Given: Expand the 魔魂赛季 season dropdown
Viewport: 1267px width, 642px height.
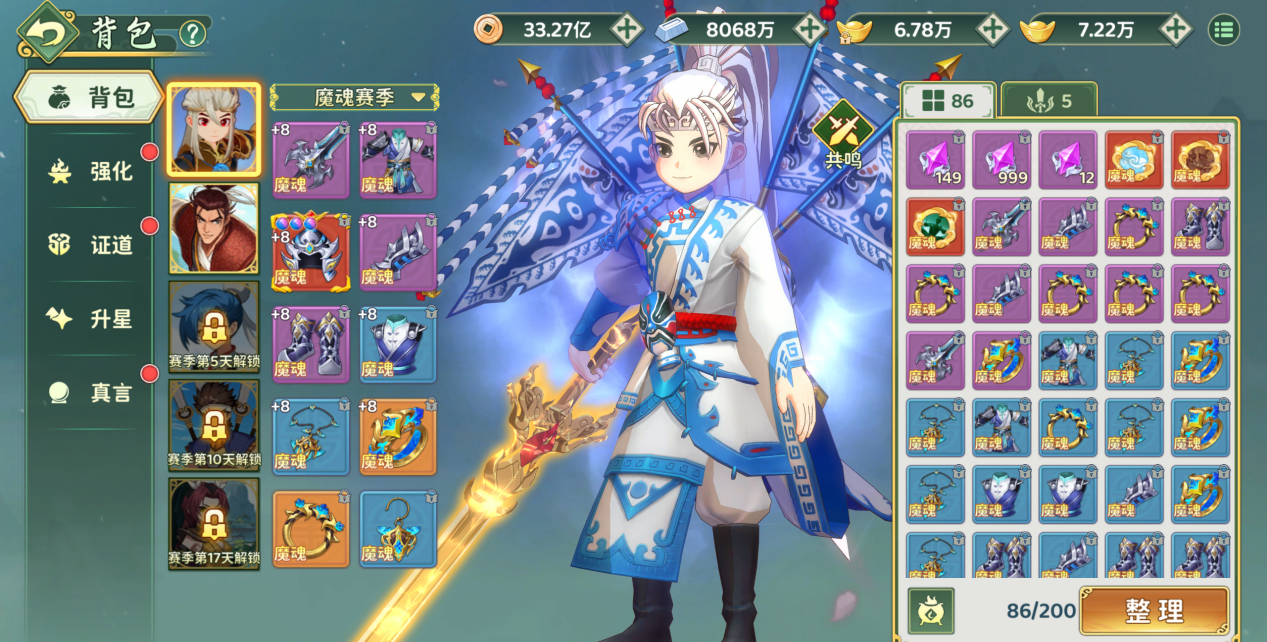Looking at the screenshot, I should [x=355, y=97].
